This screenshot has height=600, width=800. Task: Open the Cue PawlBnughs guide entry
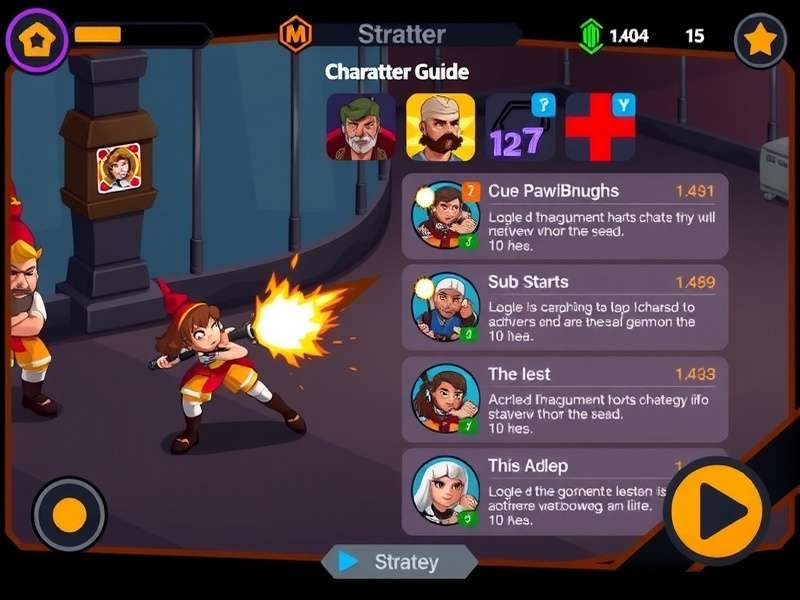(x=565, y=217)
